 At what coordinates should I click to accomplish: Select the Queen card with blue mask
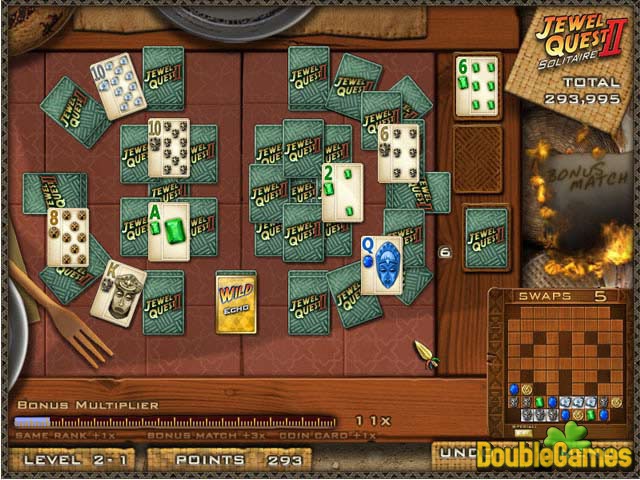click(382, 265)
